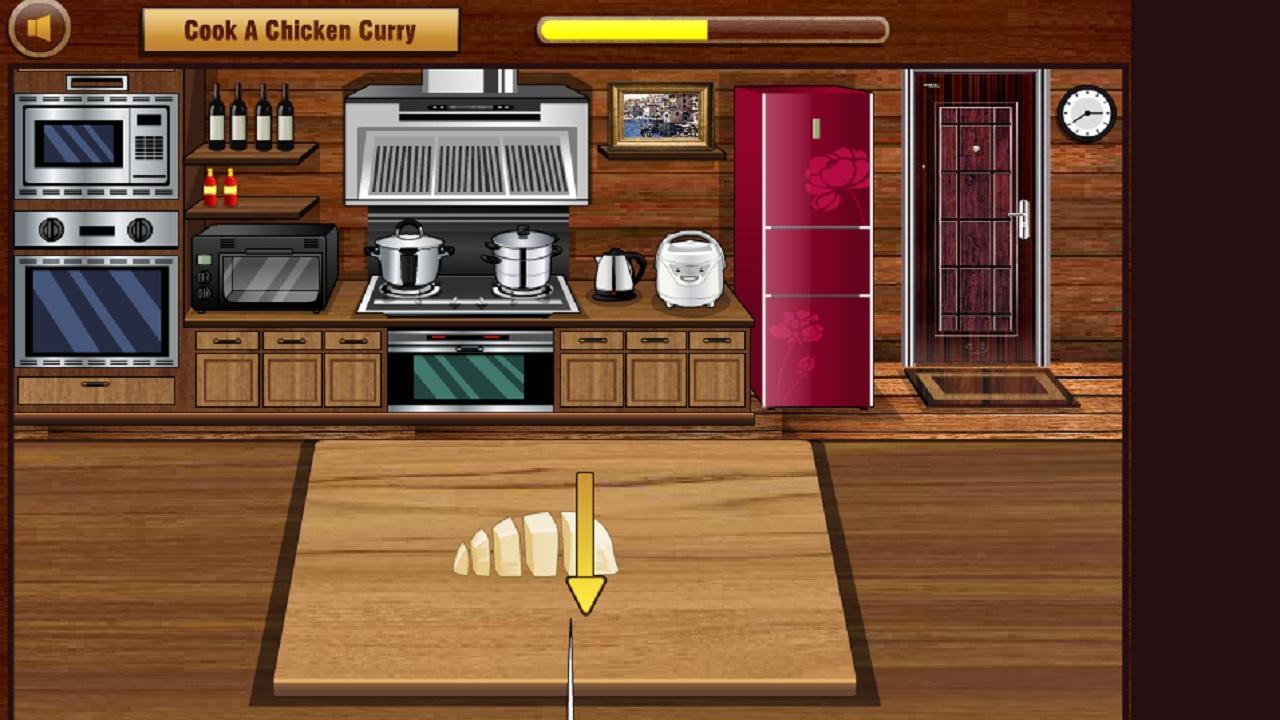Open the built-in oven under the stove
Screen dimensions: 1280x720
470,370
